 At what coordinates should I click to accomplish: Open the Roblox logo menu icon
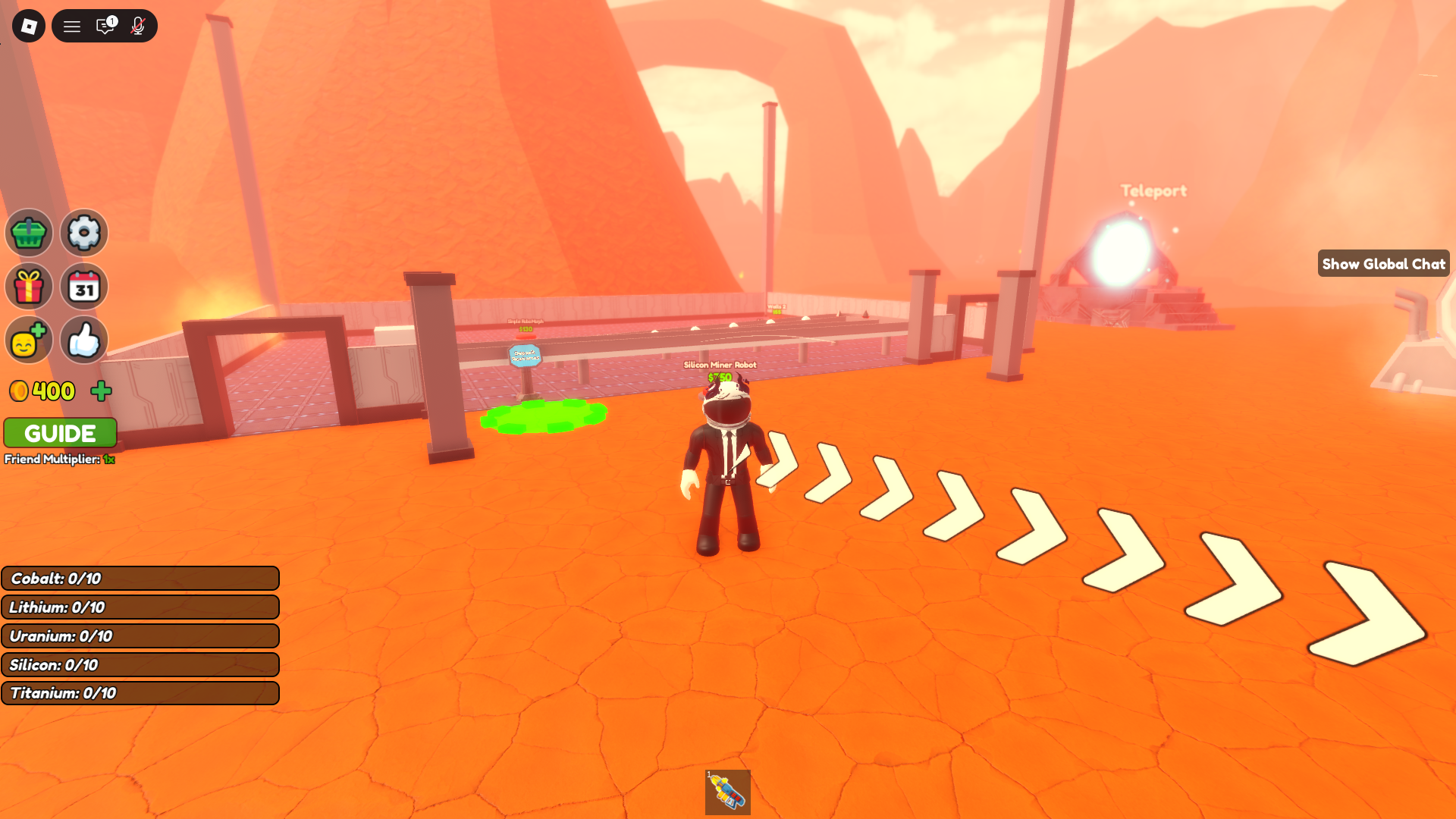coord(28,25)
